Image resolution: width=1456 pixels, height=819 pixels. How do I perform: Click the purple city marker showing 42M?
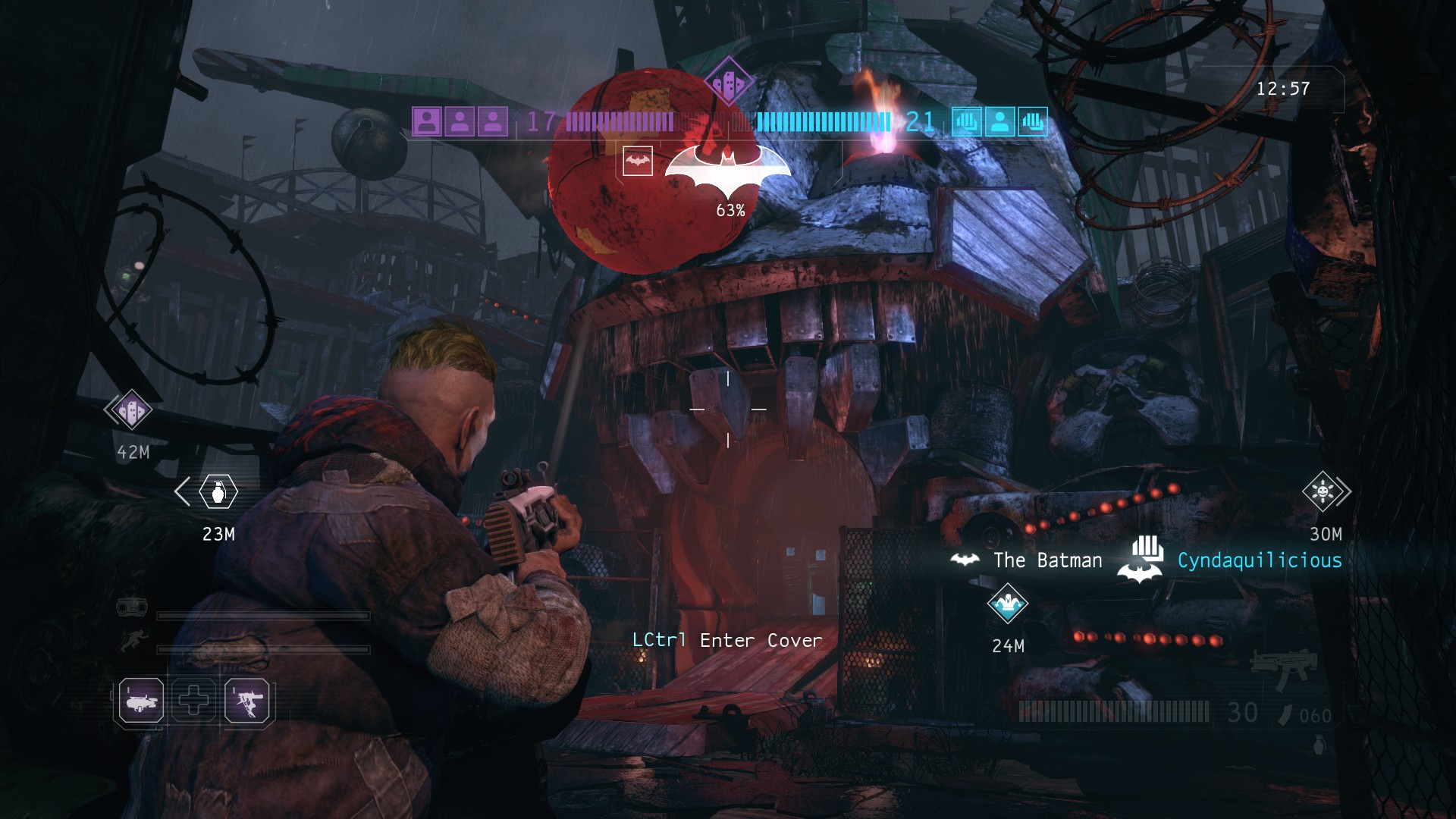point(130,410)
